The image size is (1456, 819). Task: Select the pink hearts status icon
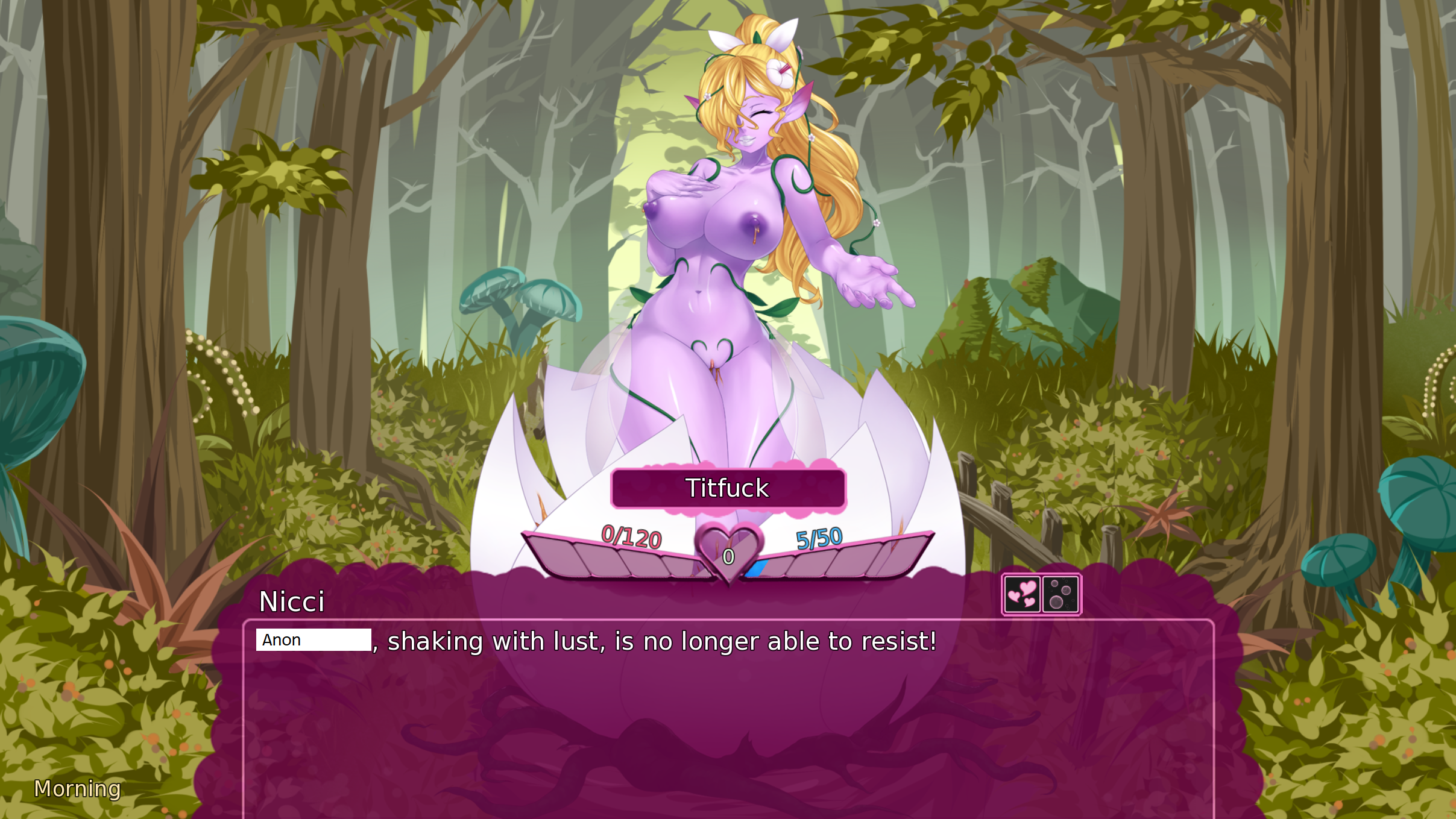pyautogui.click(x=1022, y=594)
